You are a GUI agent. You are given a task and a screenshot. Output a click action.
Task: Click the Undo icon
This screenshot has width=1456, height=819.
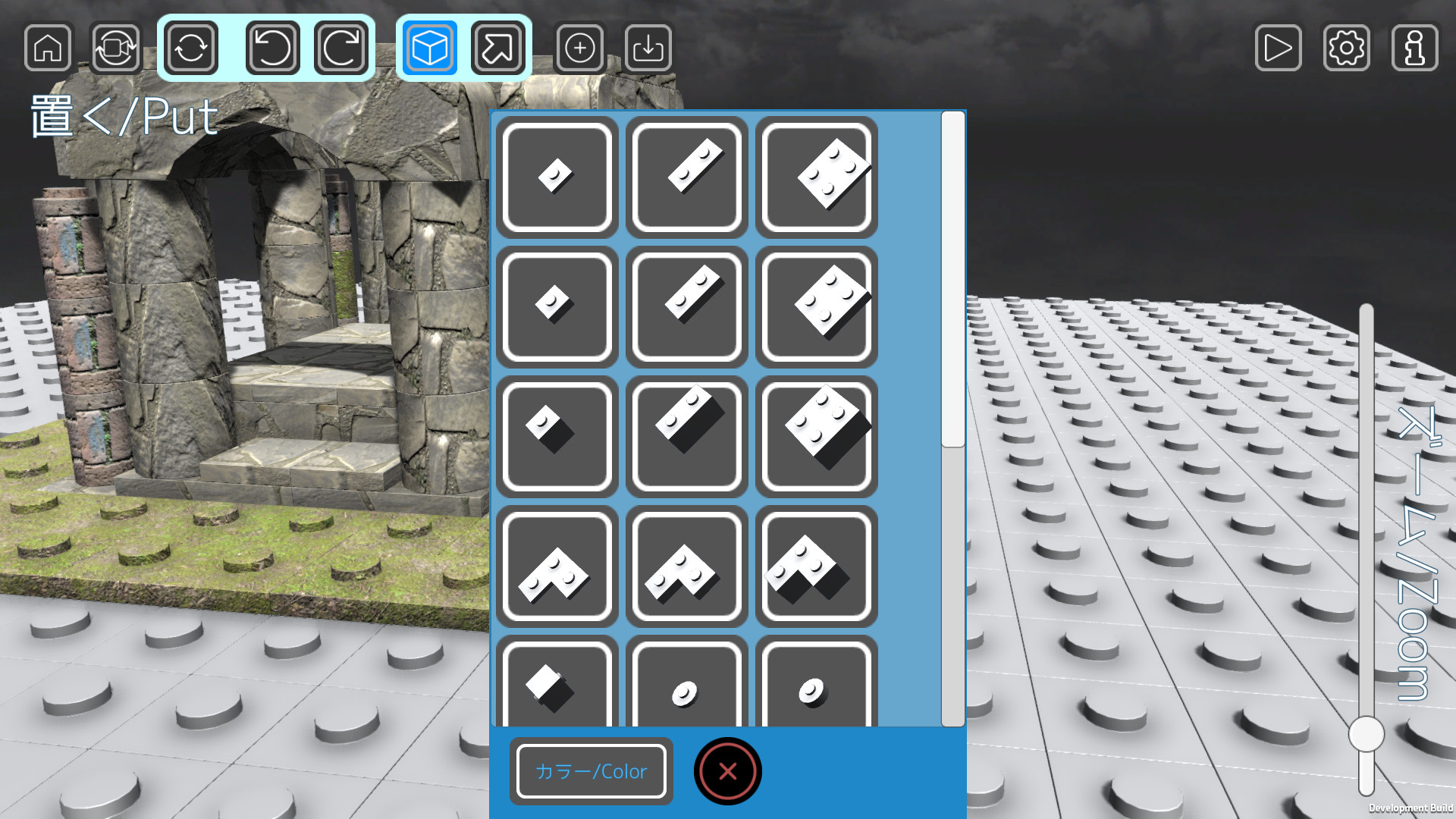[271, 48]
